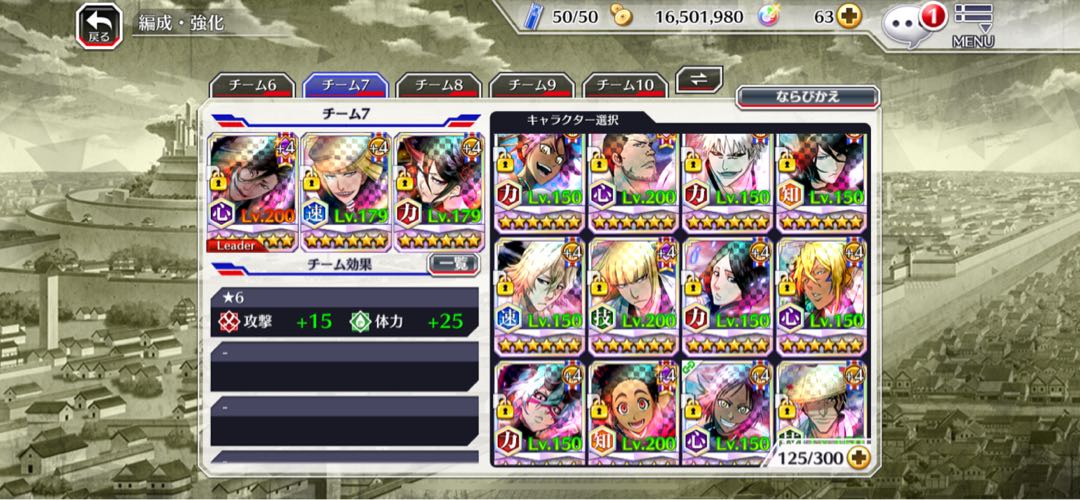The height and width of the screenshot is (500, 1080).
Task: Select the Leader character Lv.200 in team
Action: coord(253,191)
